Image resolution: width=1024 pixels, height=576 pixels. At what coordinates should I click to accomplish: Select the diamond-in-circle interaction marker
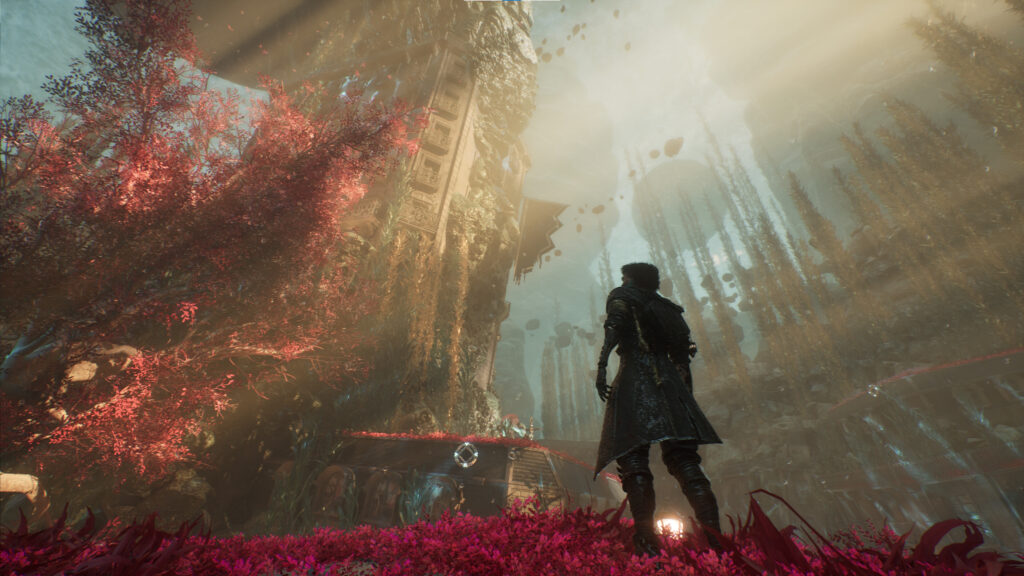(465, 455)
